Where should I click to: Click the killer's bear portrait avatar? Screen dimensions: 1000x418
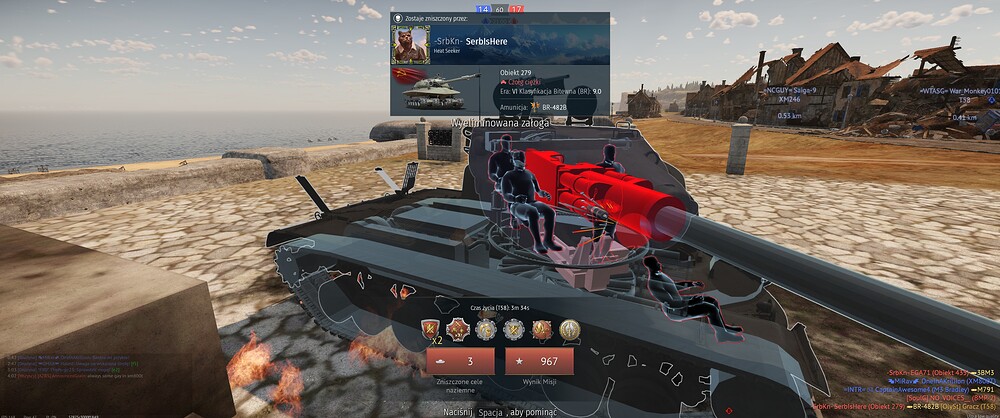[406, 44]
